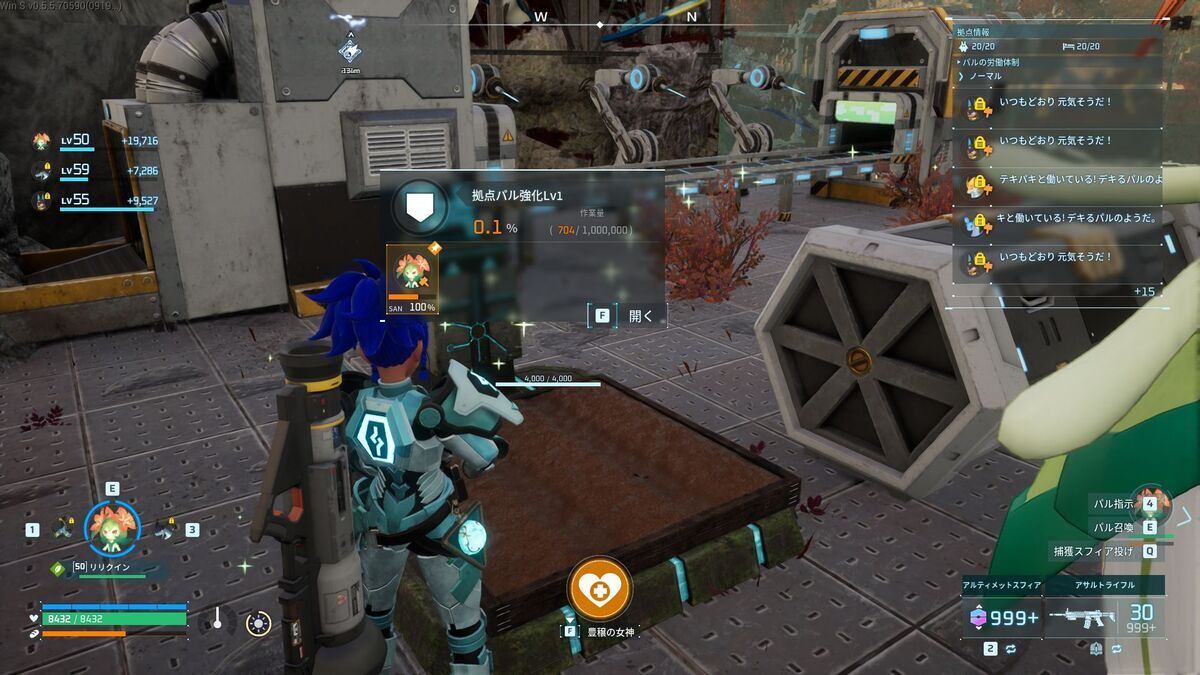Click the Lv50 party pal row
The height and width of the screenshot is (675, 1200).
(x=95, y=141)
